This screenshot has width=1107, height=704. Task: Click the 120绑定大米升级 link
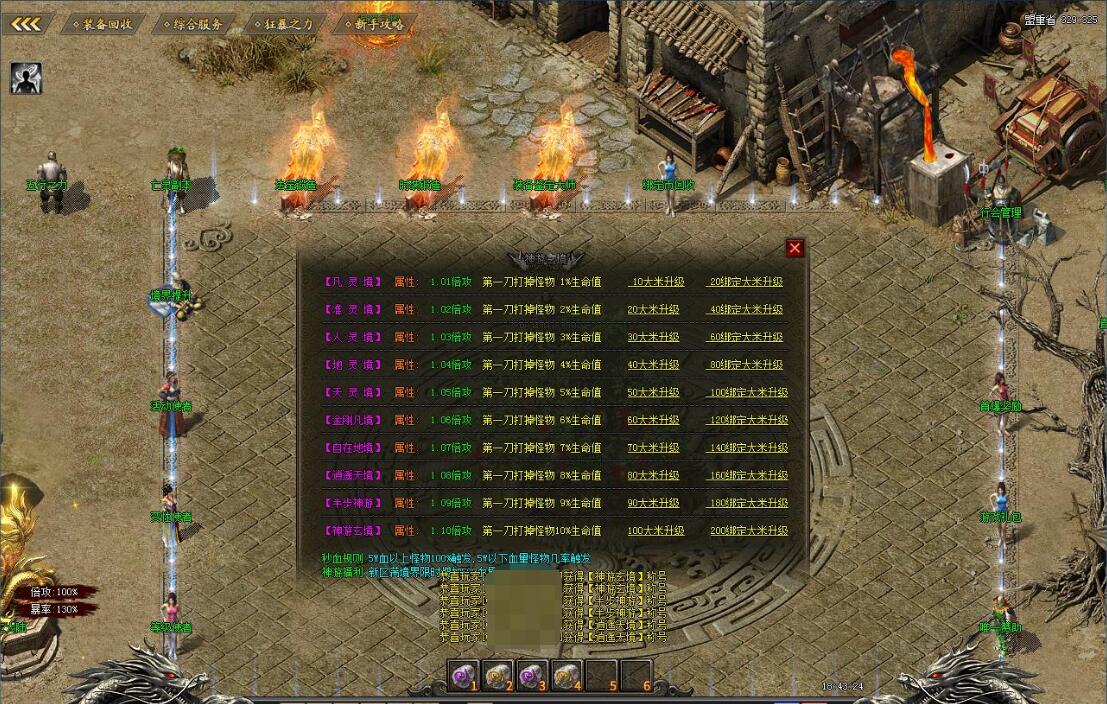click(x=748, y=420)
